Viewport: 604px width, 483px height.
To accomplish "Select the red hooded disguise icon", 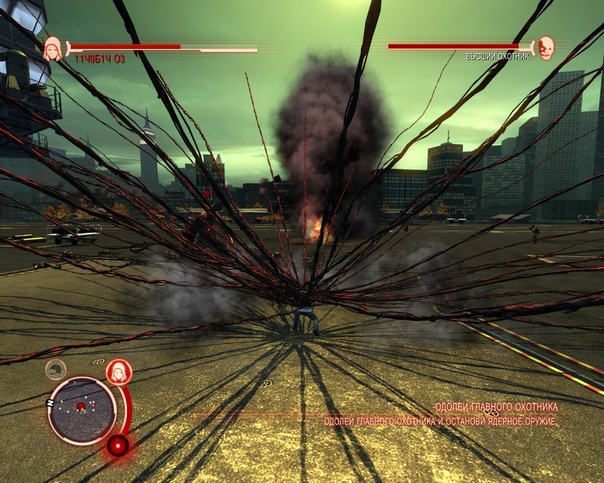I will click(118, 371).
